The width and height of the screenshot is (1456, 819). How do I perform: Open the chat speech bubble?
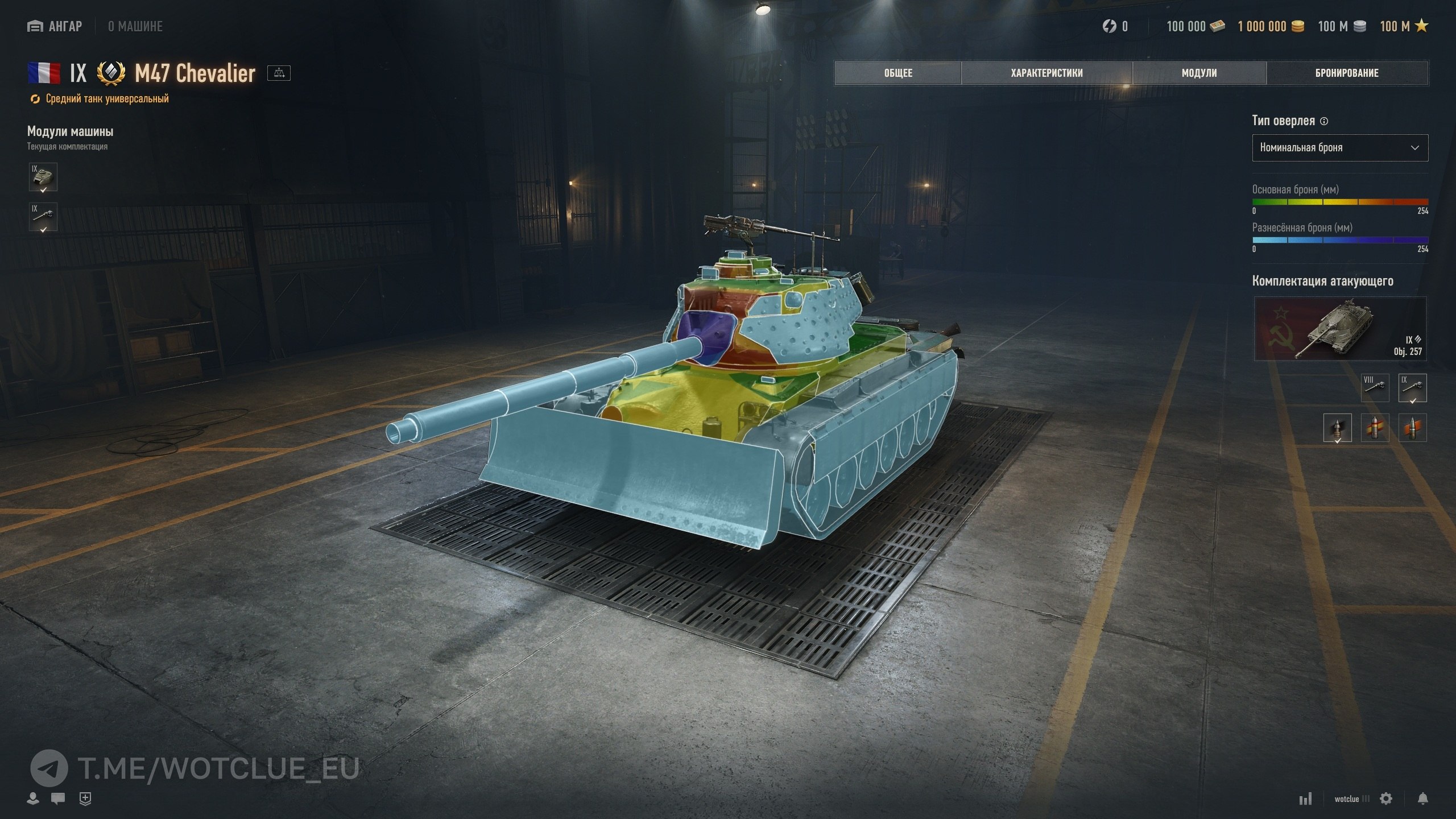coord(57,799)
